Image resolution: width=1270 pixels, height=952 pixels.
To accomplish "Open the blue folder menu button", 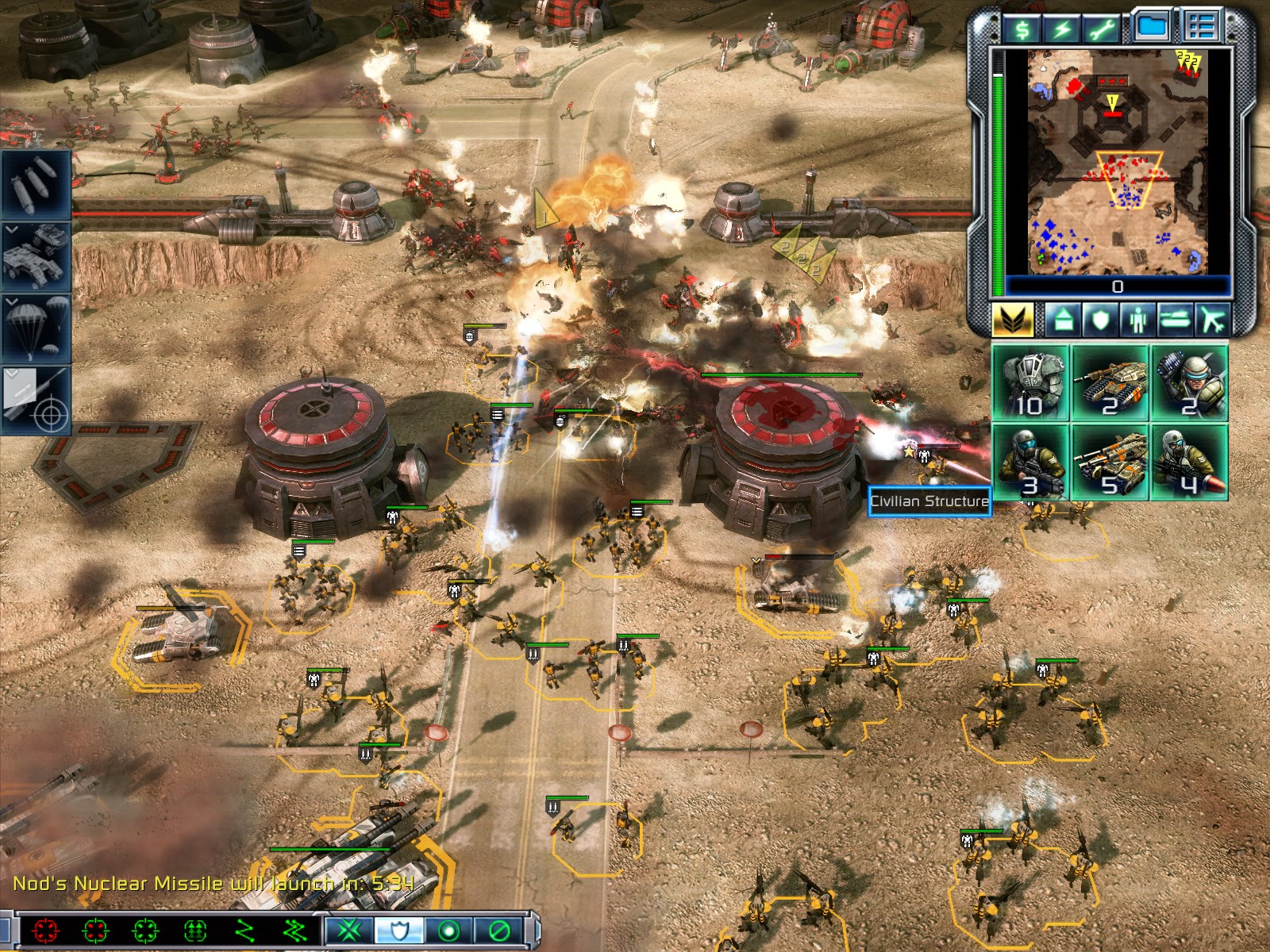I will tap(1151, 27).
